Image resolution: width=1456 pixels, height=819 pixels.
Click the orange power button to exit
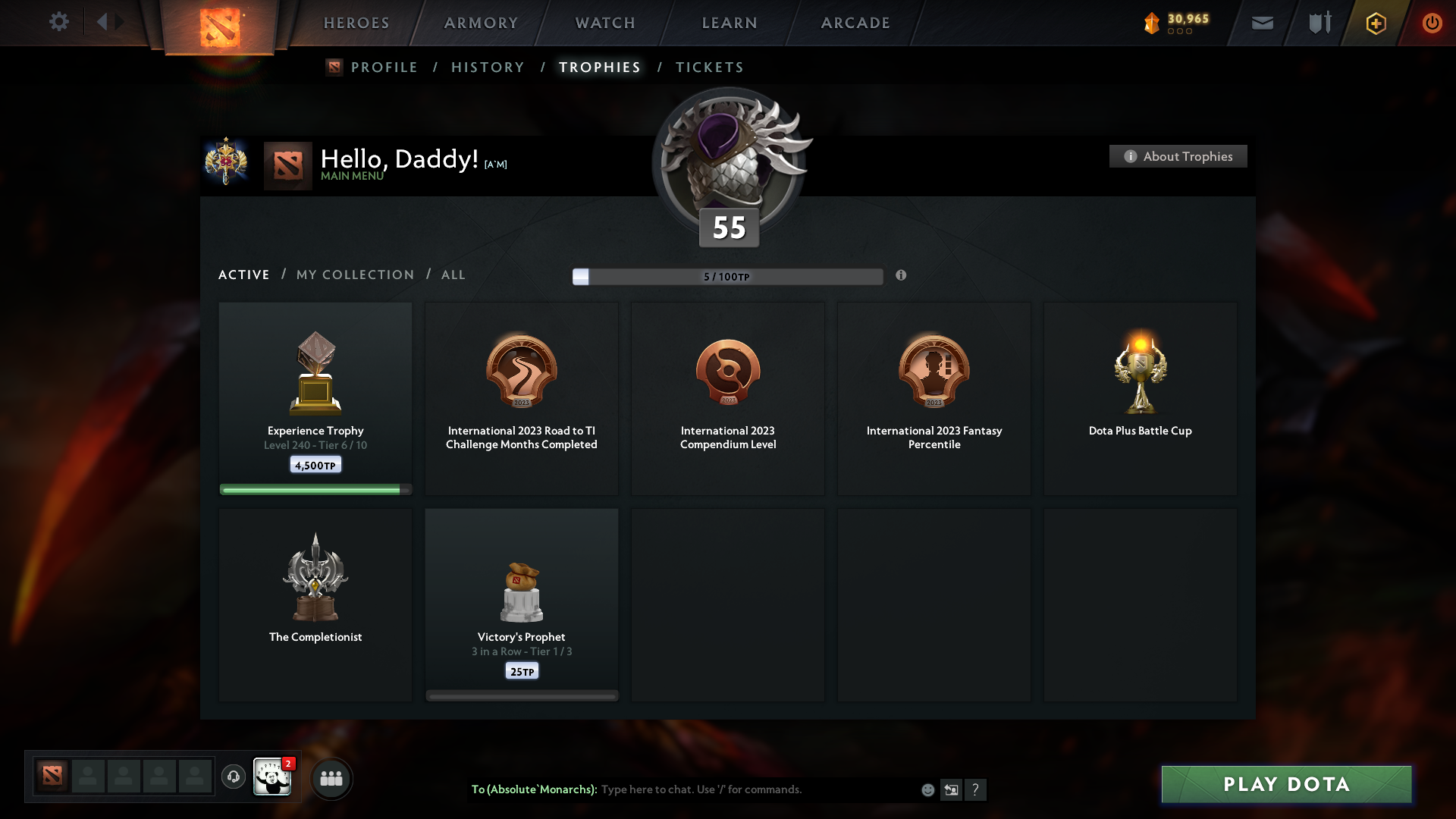(1432, 23)
